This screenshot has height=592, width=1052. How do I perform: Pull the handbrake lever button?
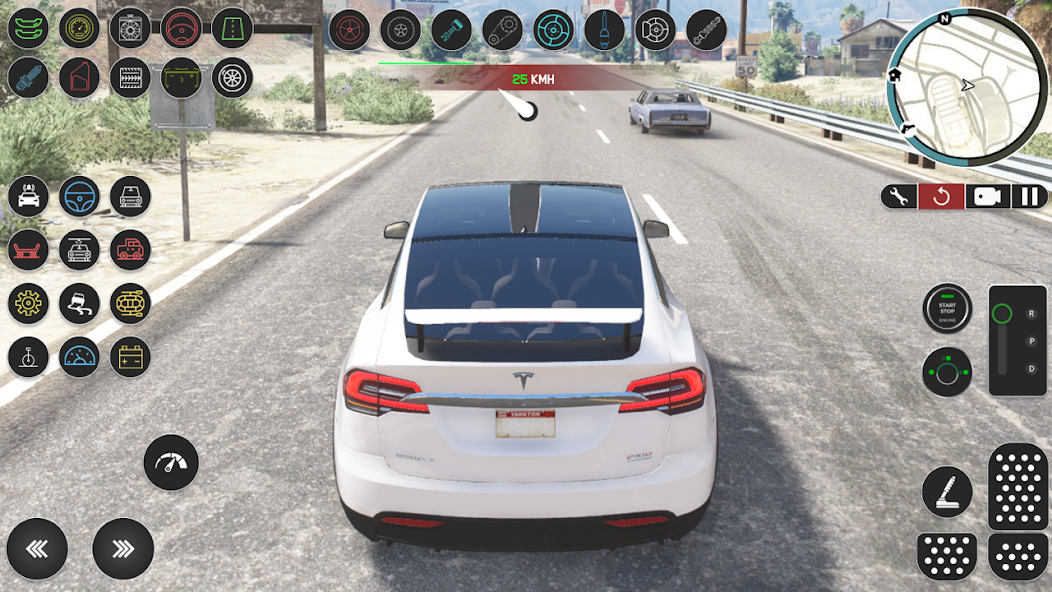click(946, 492)
